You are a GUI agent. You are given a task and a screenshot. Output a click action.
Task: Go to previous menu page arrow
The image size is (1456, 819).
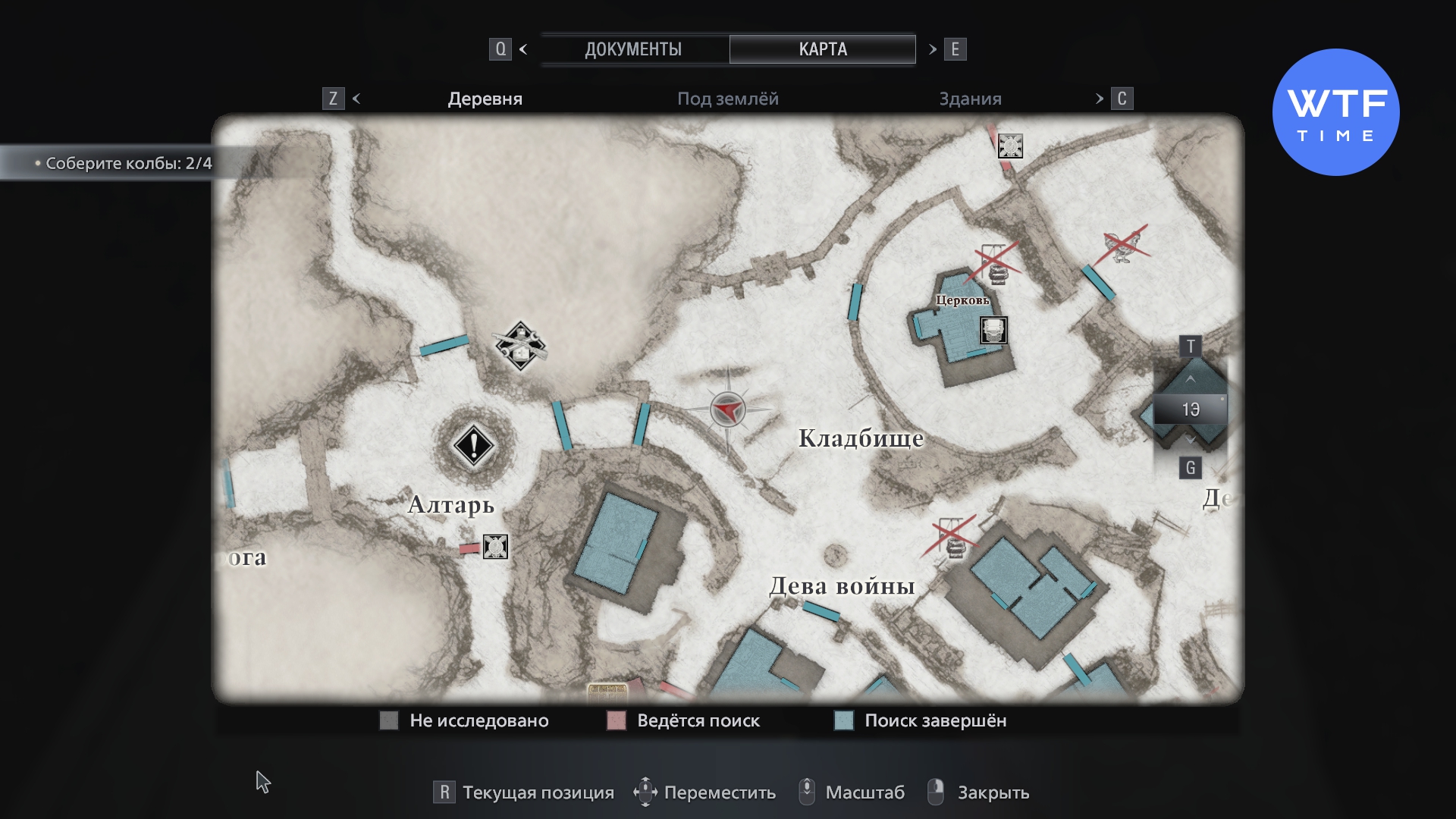(x=523, y=49)
